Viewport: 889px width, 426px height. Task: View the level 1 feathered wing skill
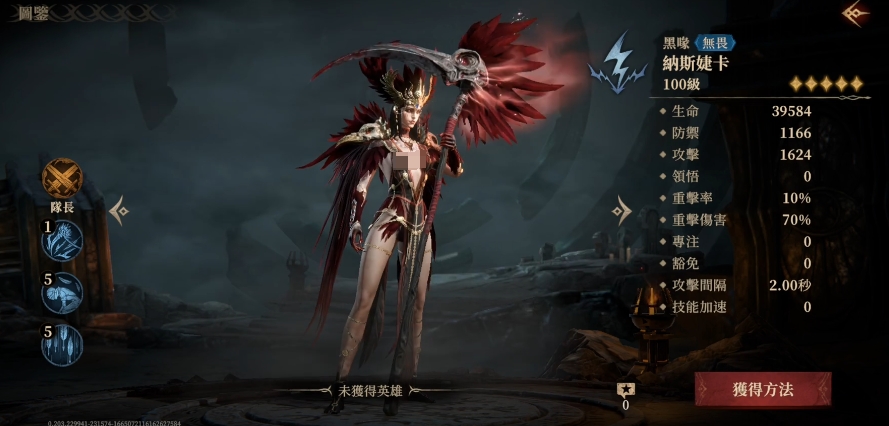[x=64, y=241]
